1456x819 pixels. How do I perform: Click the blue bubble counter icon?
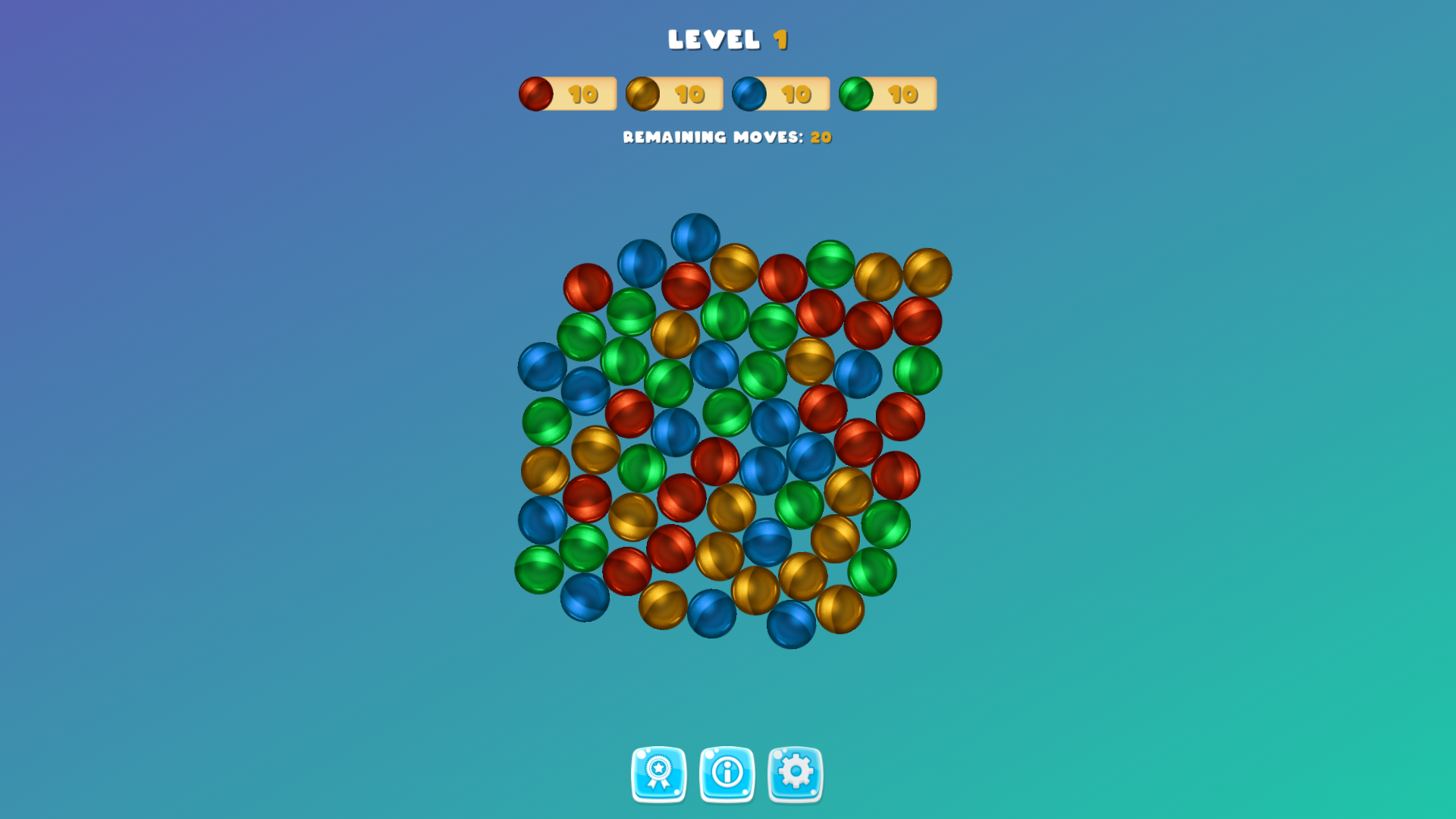(749, 93)
